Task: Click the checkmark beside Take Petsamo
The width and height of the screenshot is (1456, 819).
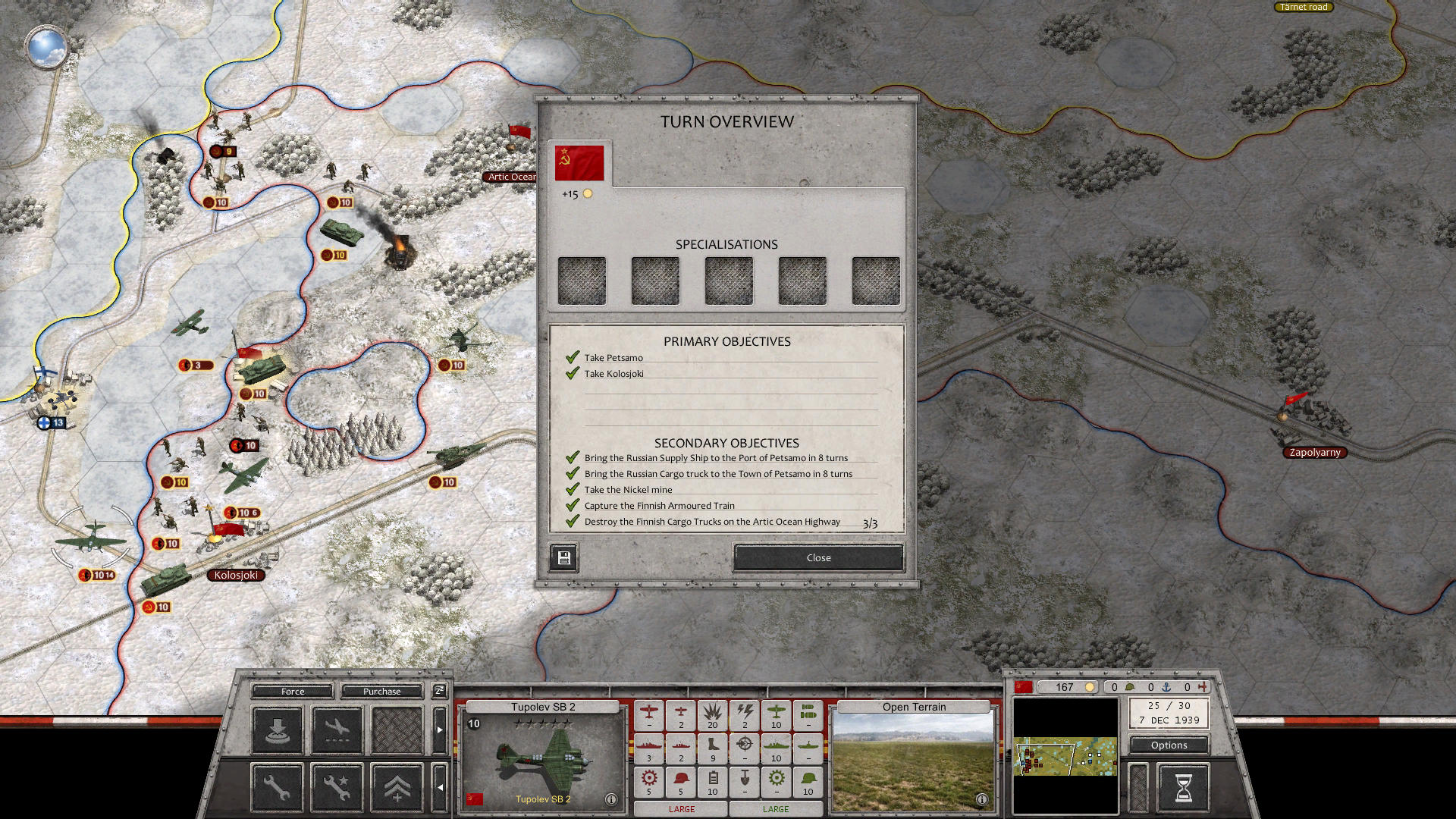Action: coord(572,357)
